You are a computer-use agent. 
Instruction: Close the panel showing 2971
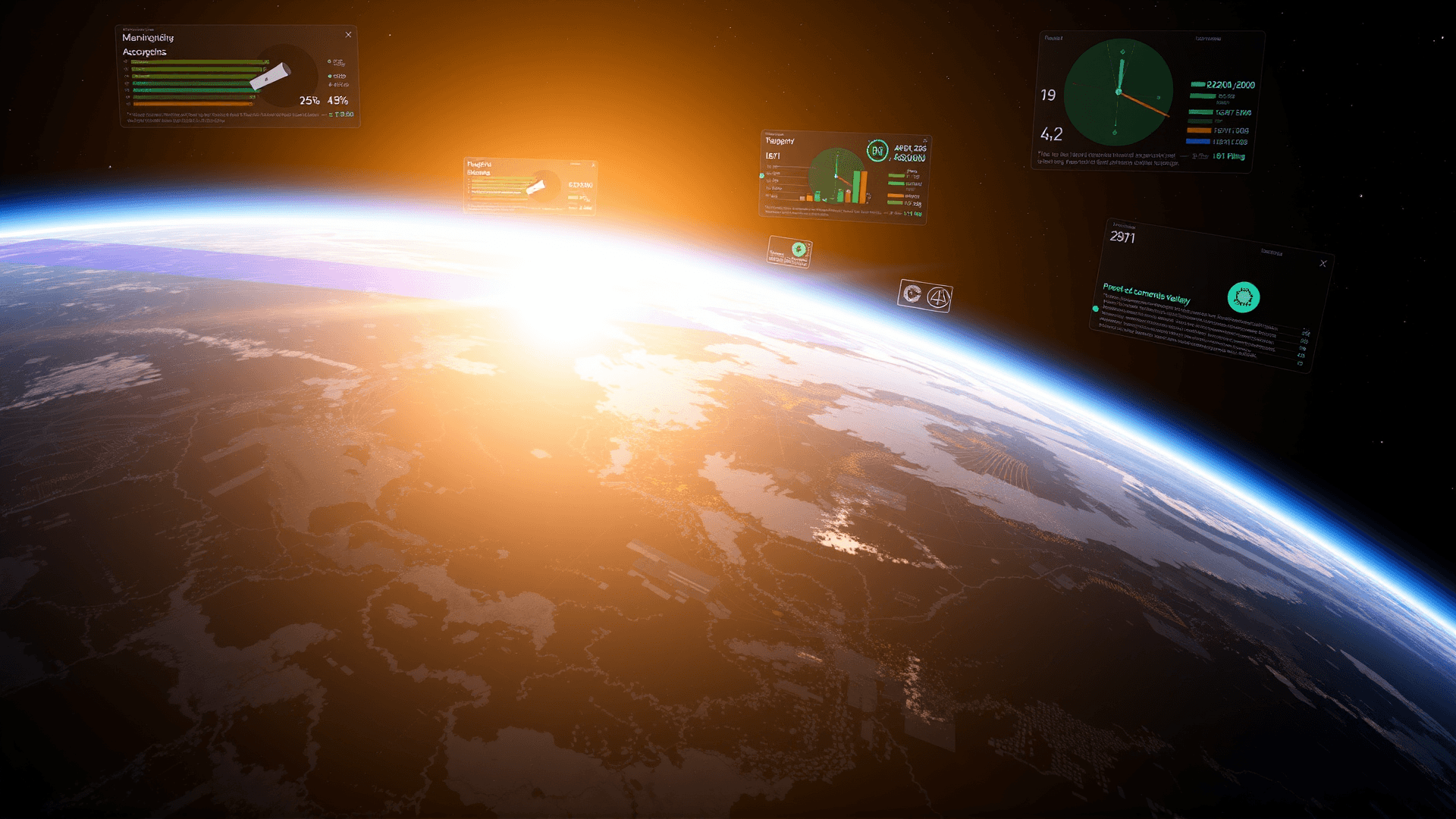tap(1323, 264)
